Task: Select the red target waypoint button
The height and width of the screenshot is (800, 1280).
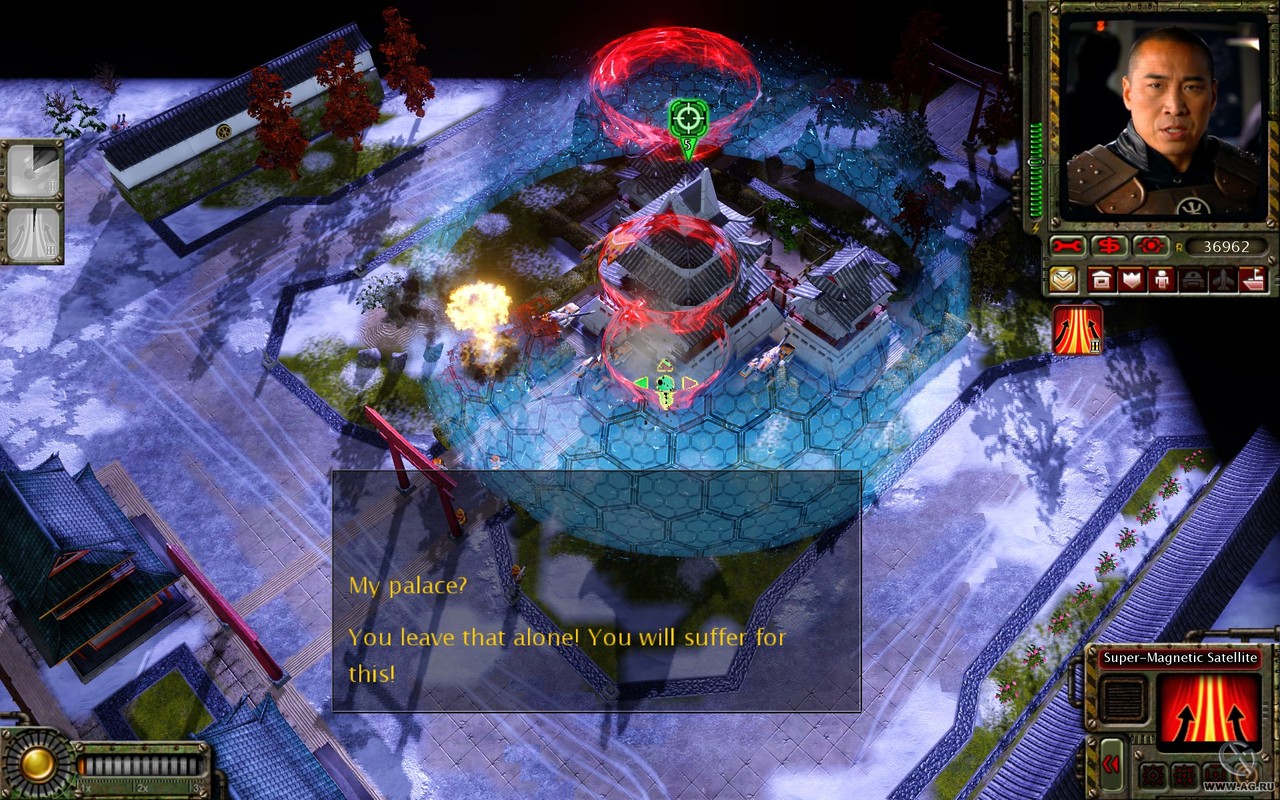Action: tap(1149, 246)
